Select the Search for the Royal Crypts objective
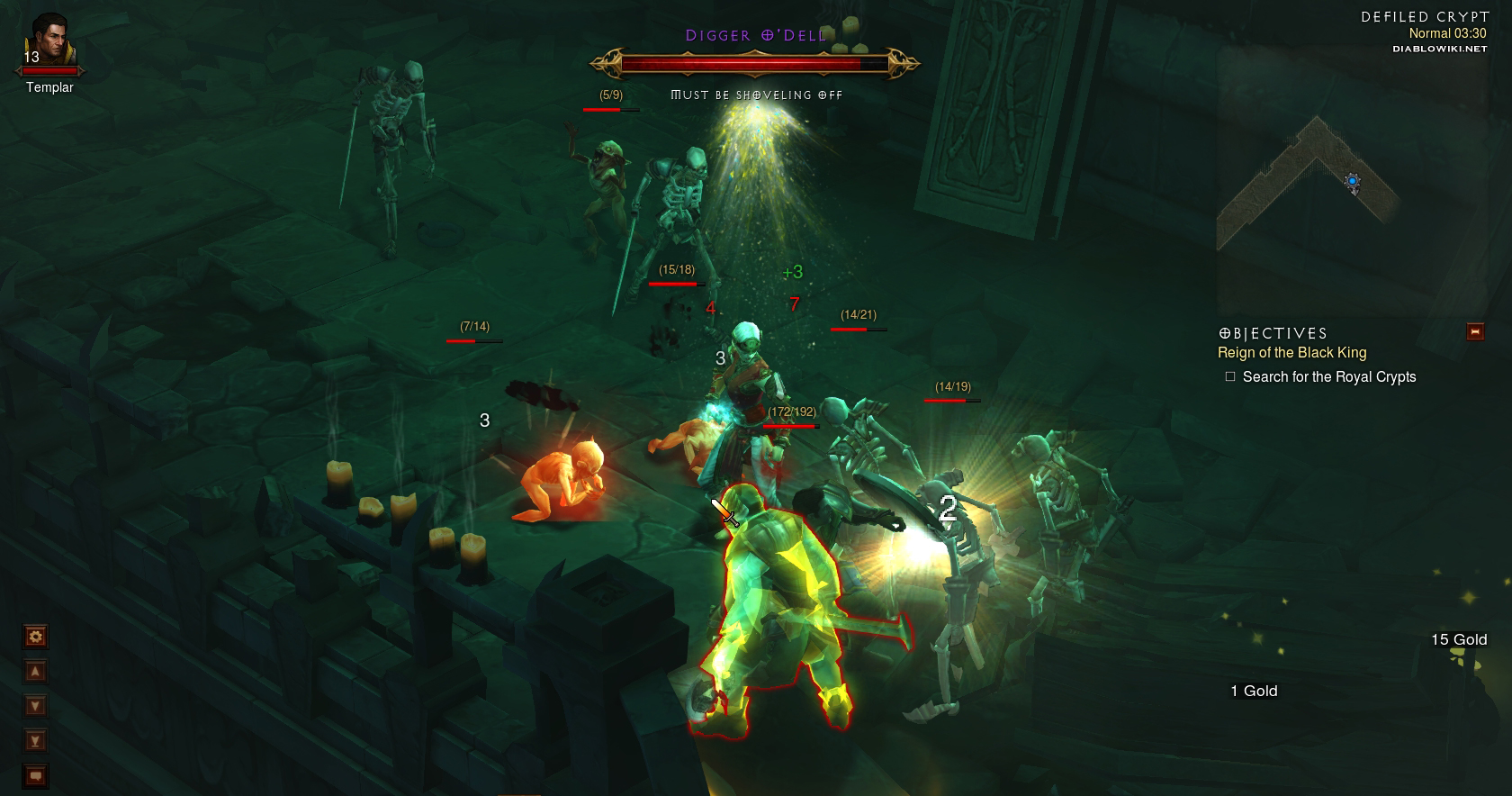 click(x=1328, y=377)
